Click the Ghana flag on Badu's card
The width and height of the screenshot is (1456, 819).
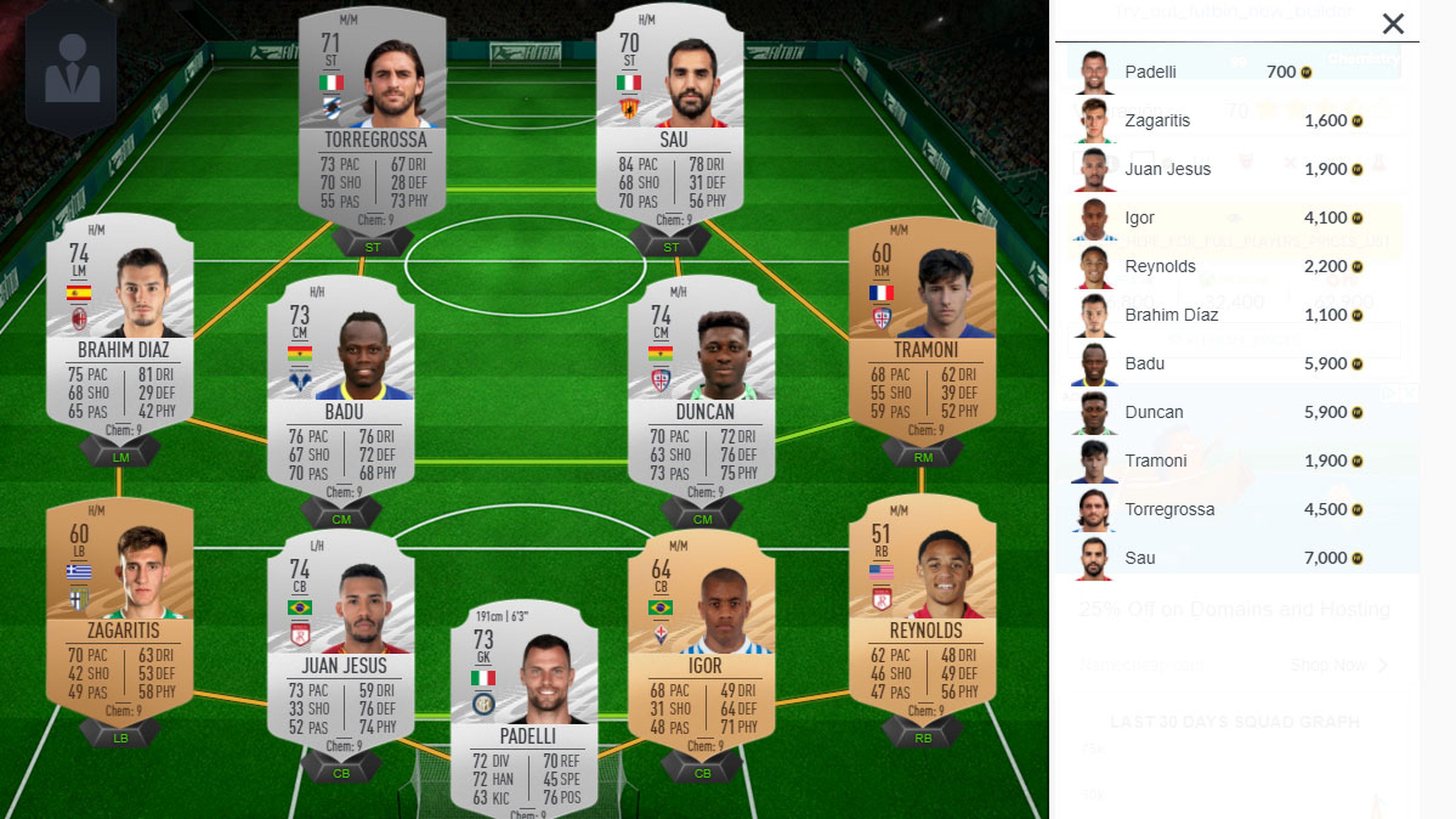pos(301,354)
